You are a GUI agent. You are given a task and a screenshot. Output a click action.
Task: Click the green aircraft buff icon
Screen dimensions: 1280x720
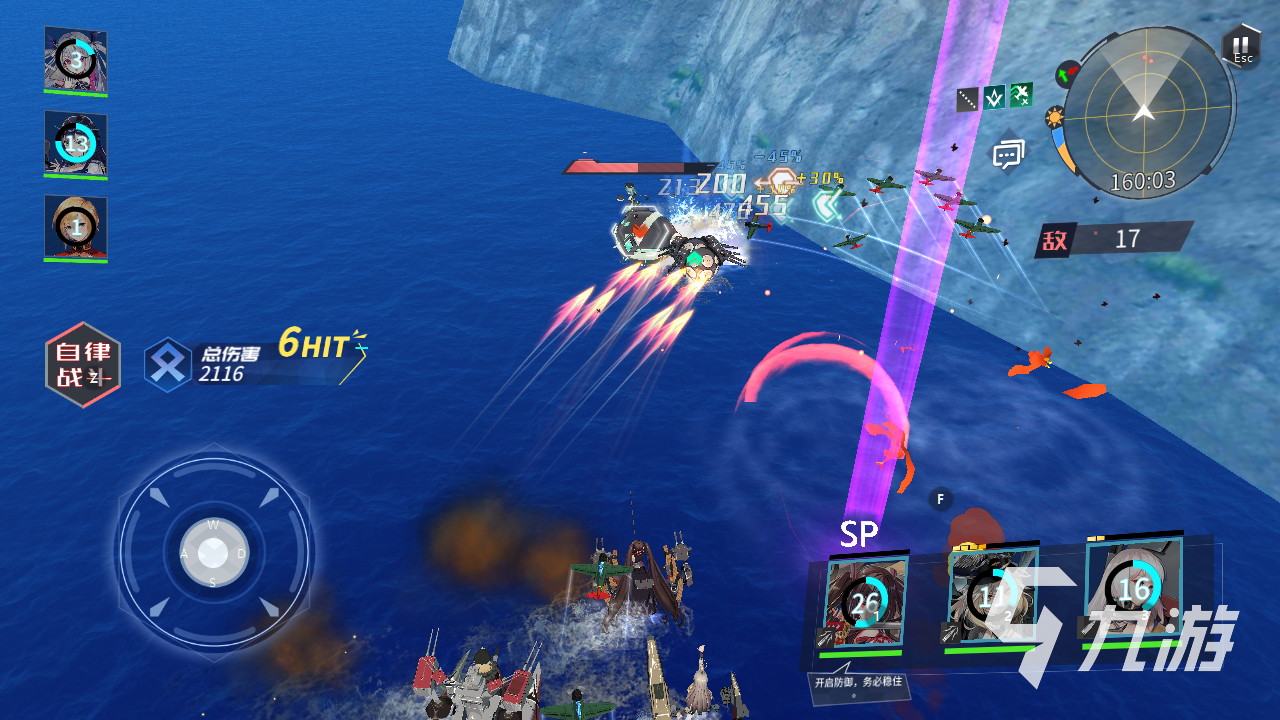click(x=1021, y=95)
